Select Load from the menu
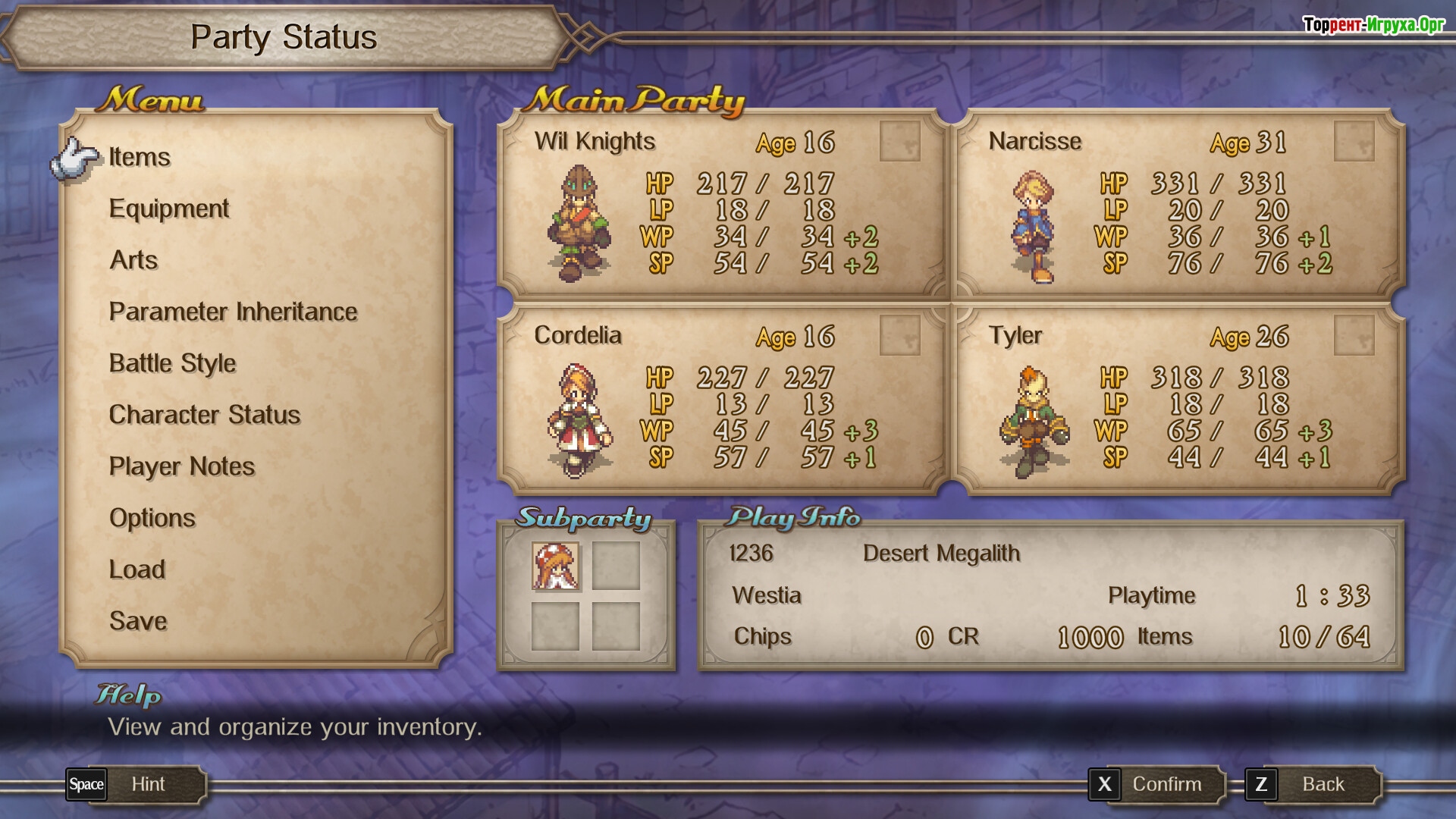The image size is (1456, 819). 136,570
